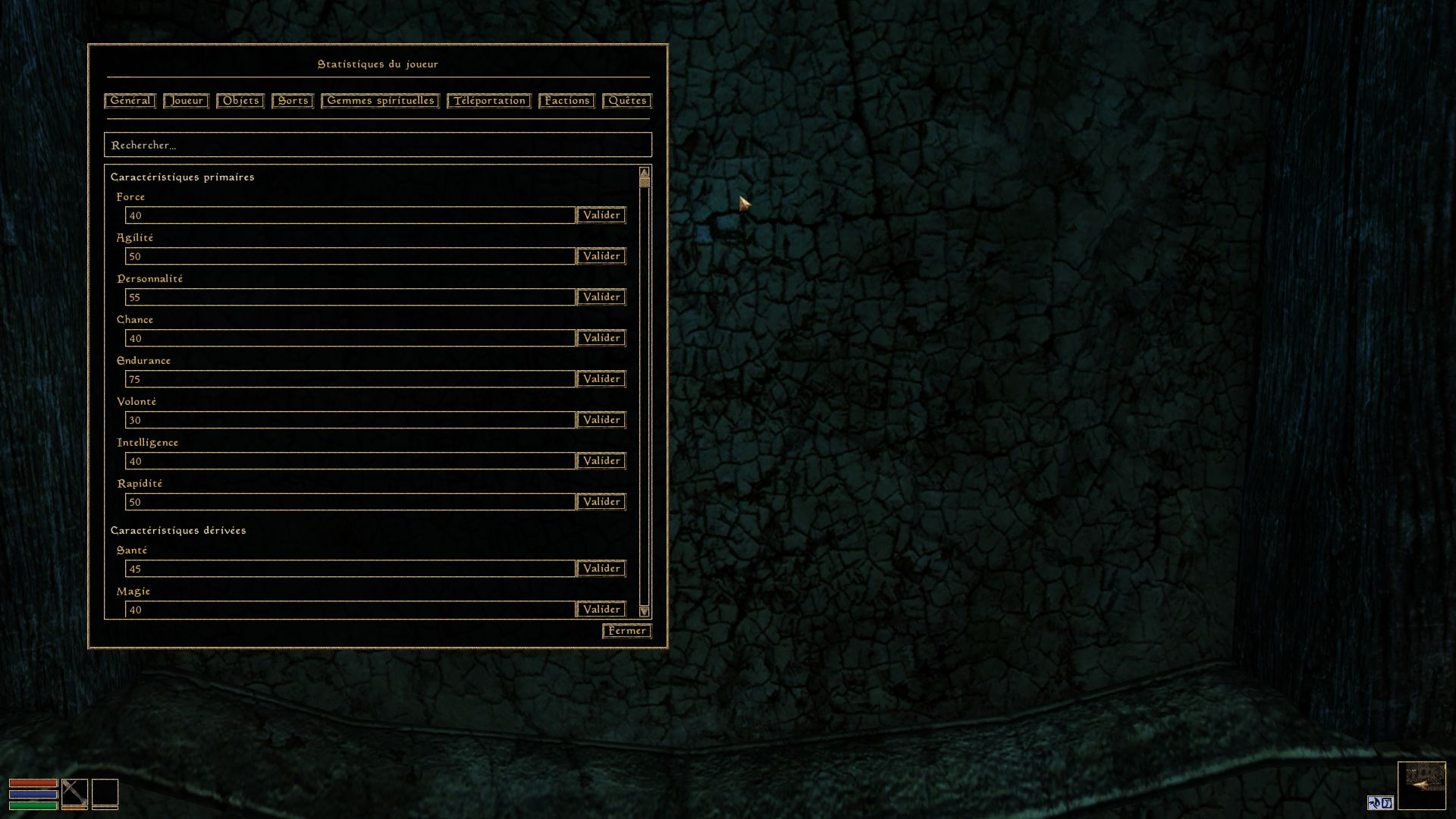Select the Endurance input field

coord(350,379)
